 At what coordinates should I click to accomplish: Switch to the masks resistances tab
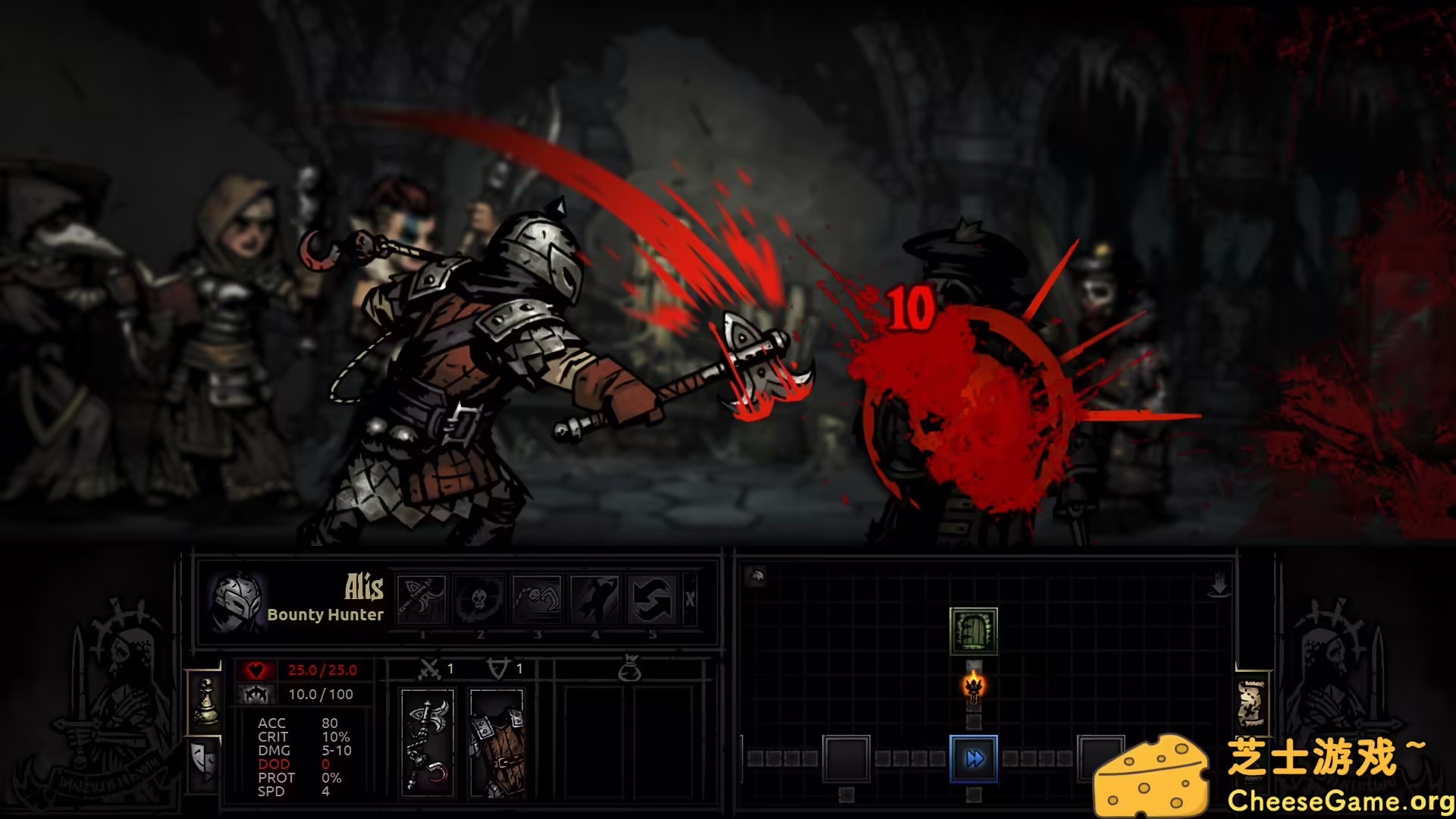(203, 761)
